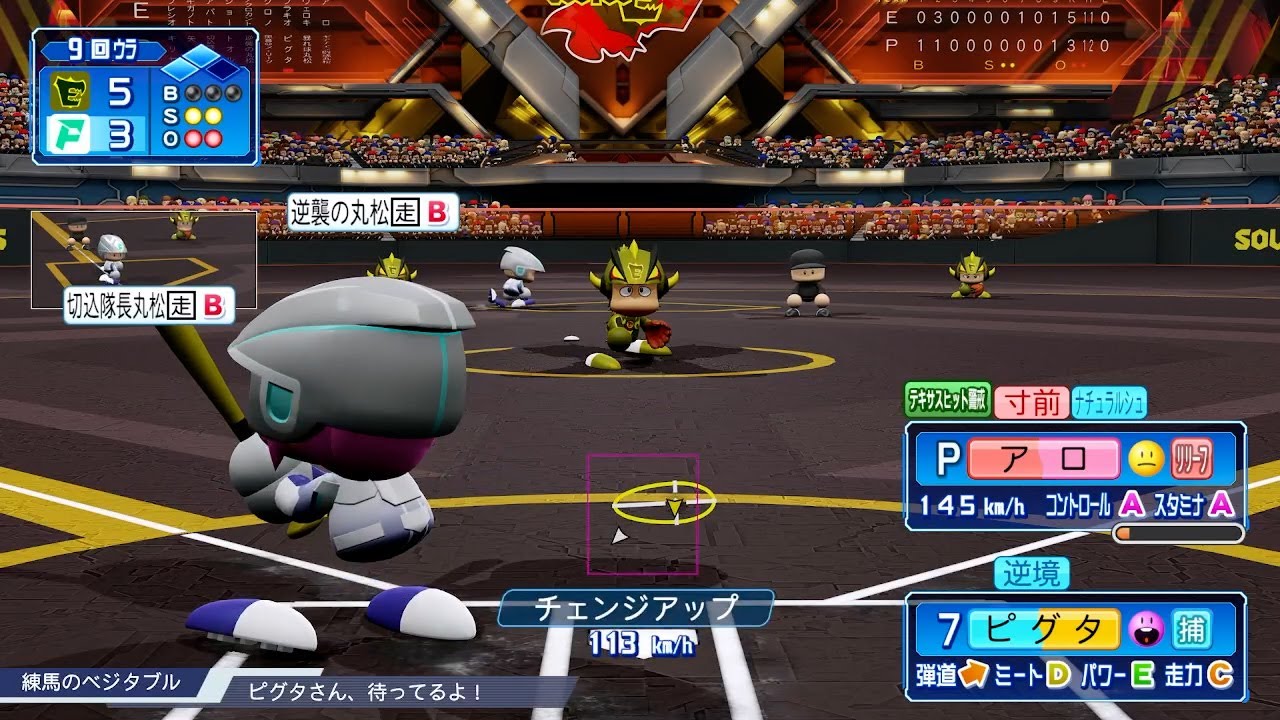The width and height of the screenshot is (1280, 720).
Task: Click the catcher 捕 position icon
Action: click(1192, 629)
